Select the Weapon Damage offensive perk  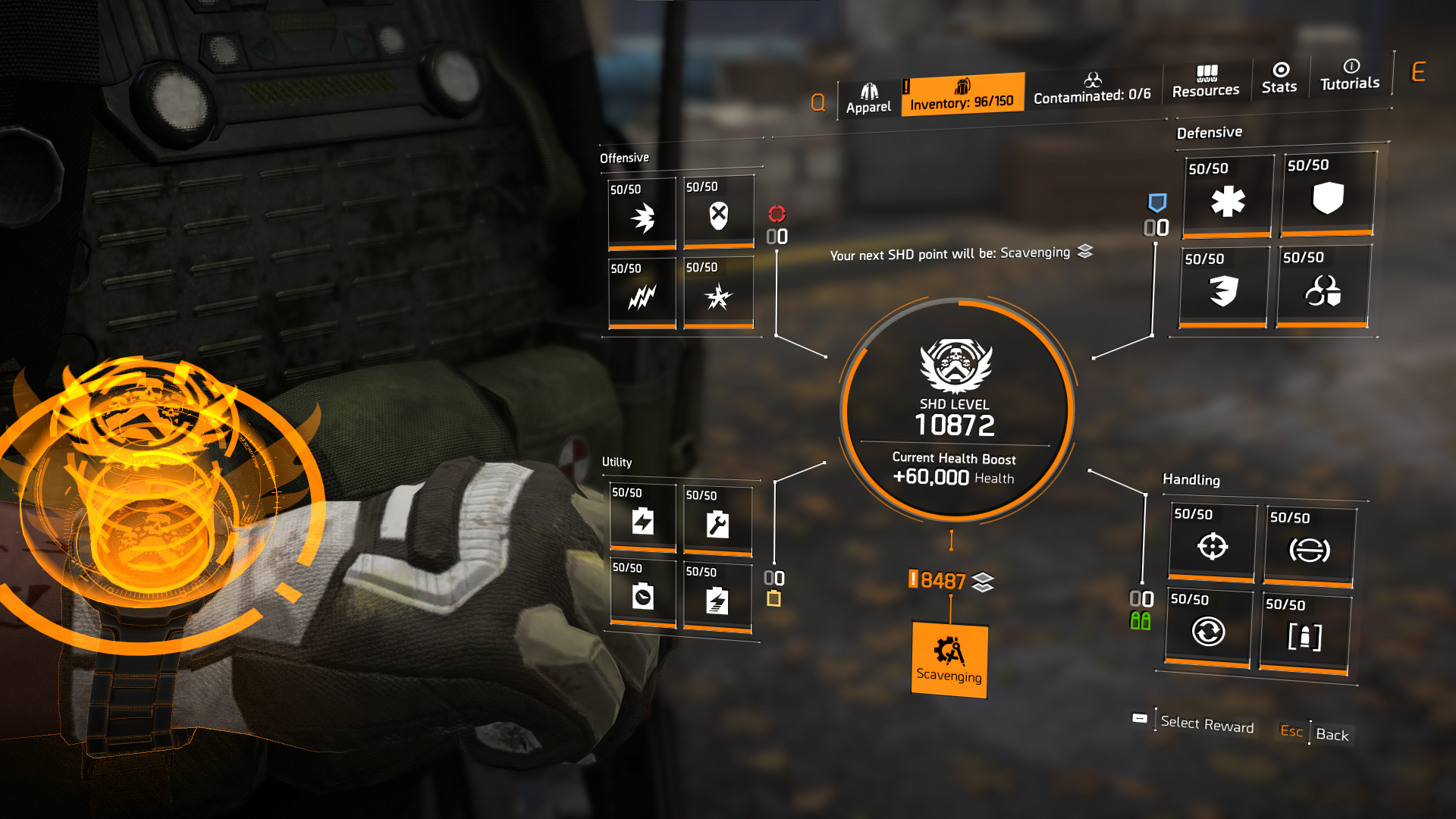[642, 213]
